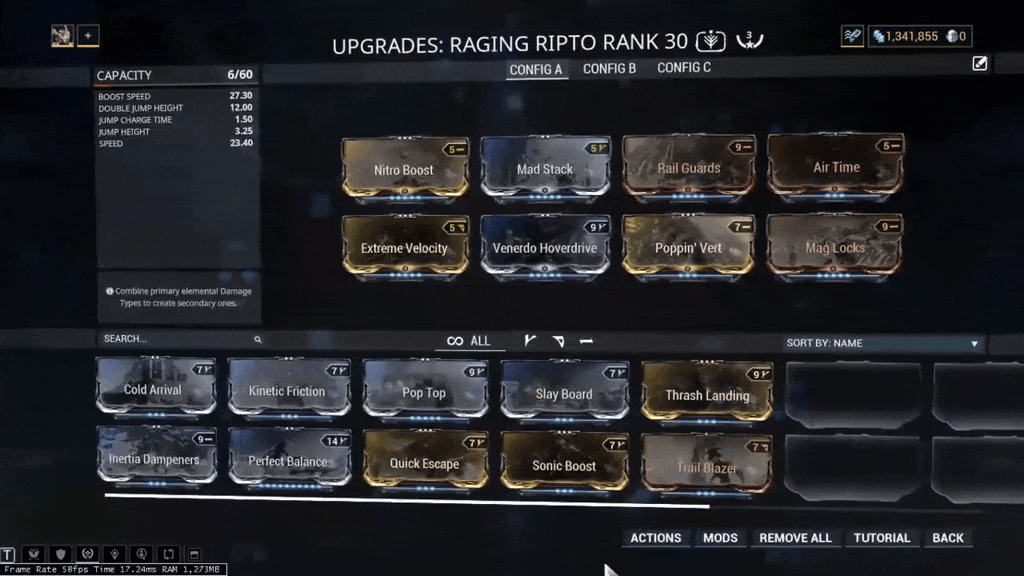The image size is (1024, 576).
Task: Select the Cold Arrival mod card
Action: pos(154,388)
